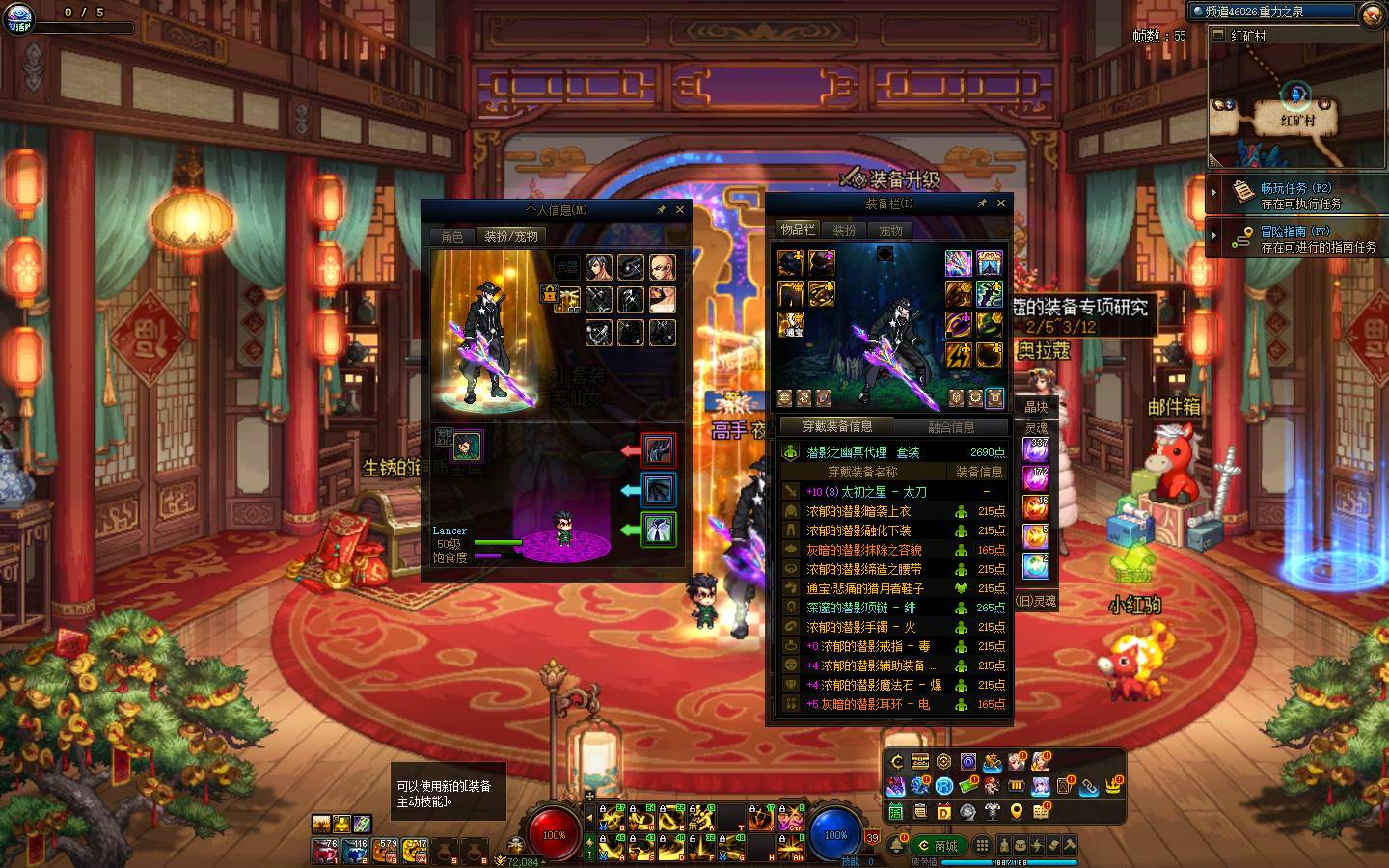Select the 穿戴装备信息 worn equipment tab
The height and width of the screenshot is (868, 1389).
click(837, 426)
